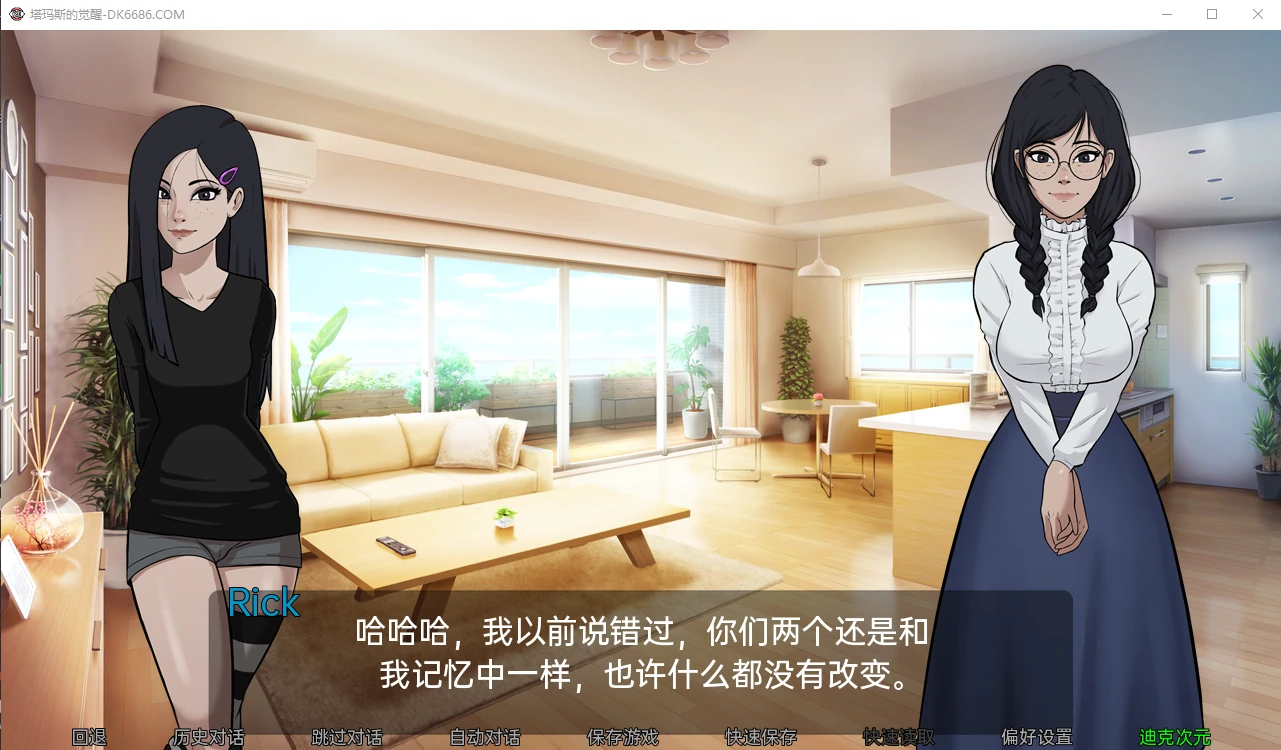
Task: Click the speaker nameplate showing Rick
Action: point(263,603)
